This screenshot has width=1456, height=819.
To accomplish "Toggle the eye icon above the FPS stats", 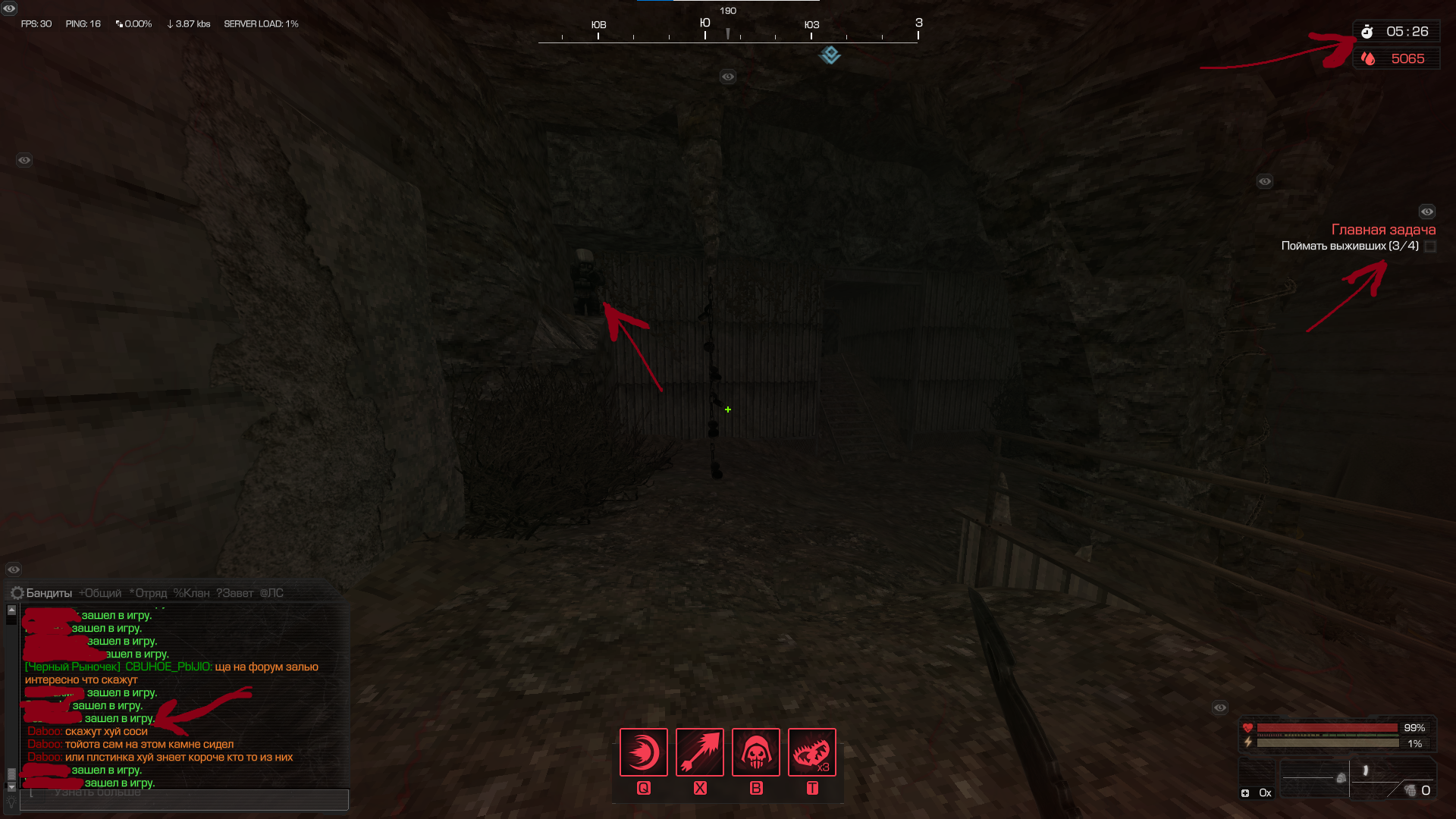I will pyautogui.click(x=9, y=8).
